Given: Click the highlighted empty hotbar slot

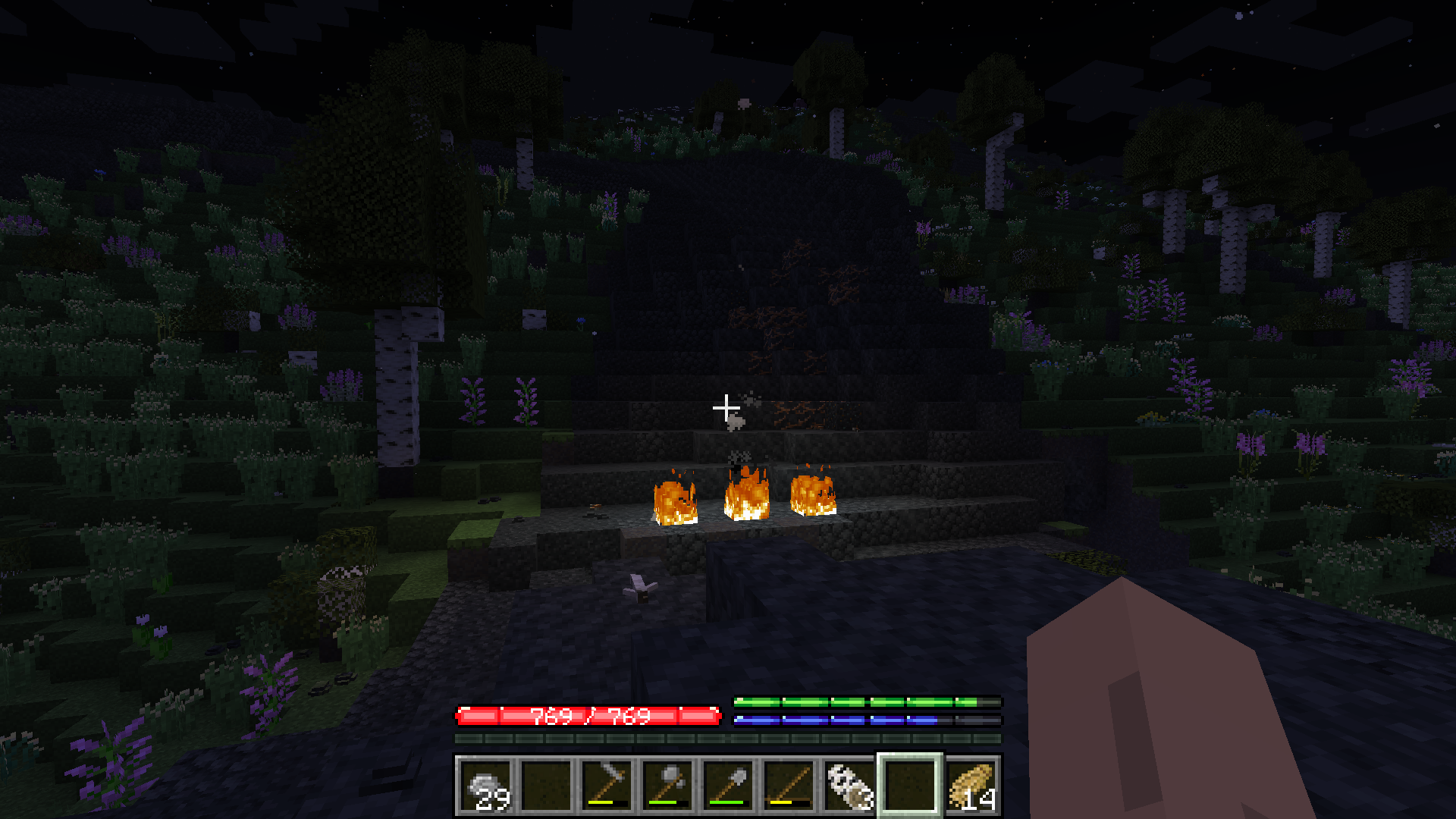Looking at the screenshot, I should [910, 786].
